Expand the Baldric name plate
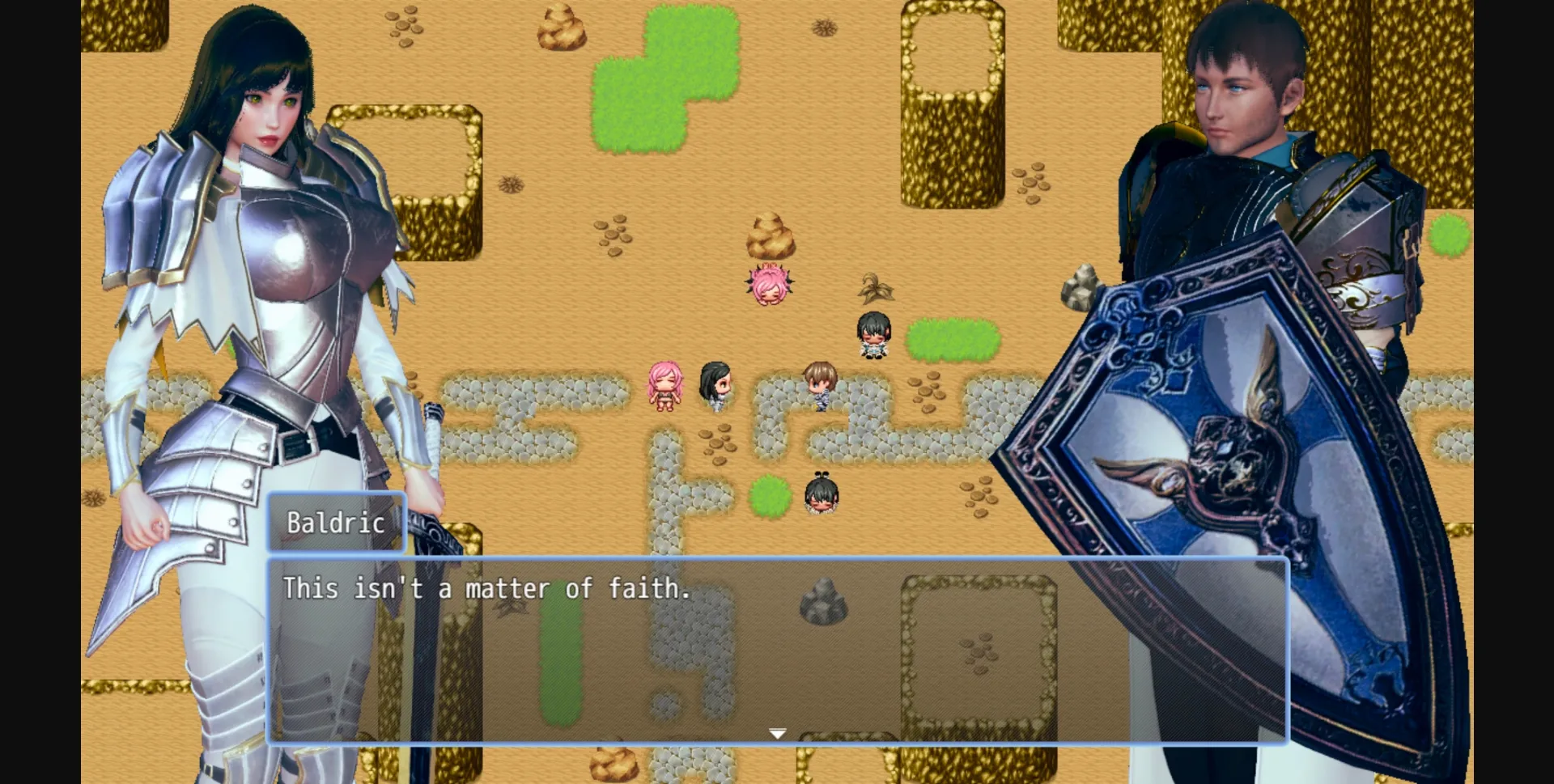1554x784 pixels. point(335,522)
